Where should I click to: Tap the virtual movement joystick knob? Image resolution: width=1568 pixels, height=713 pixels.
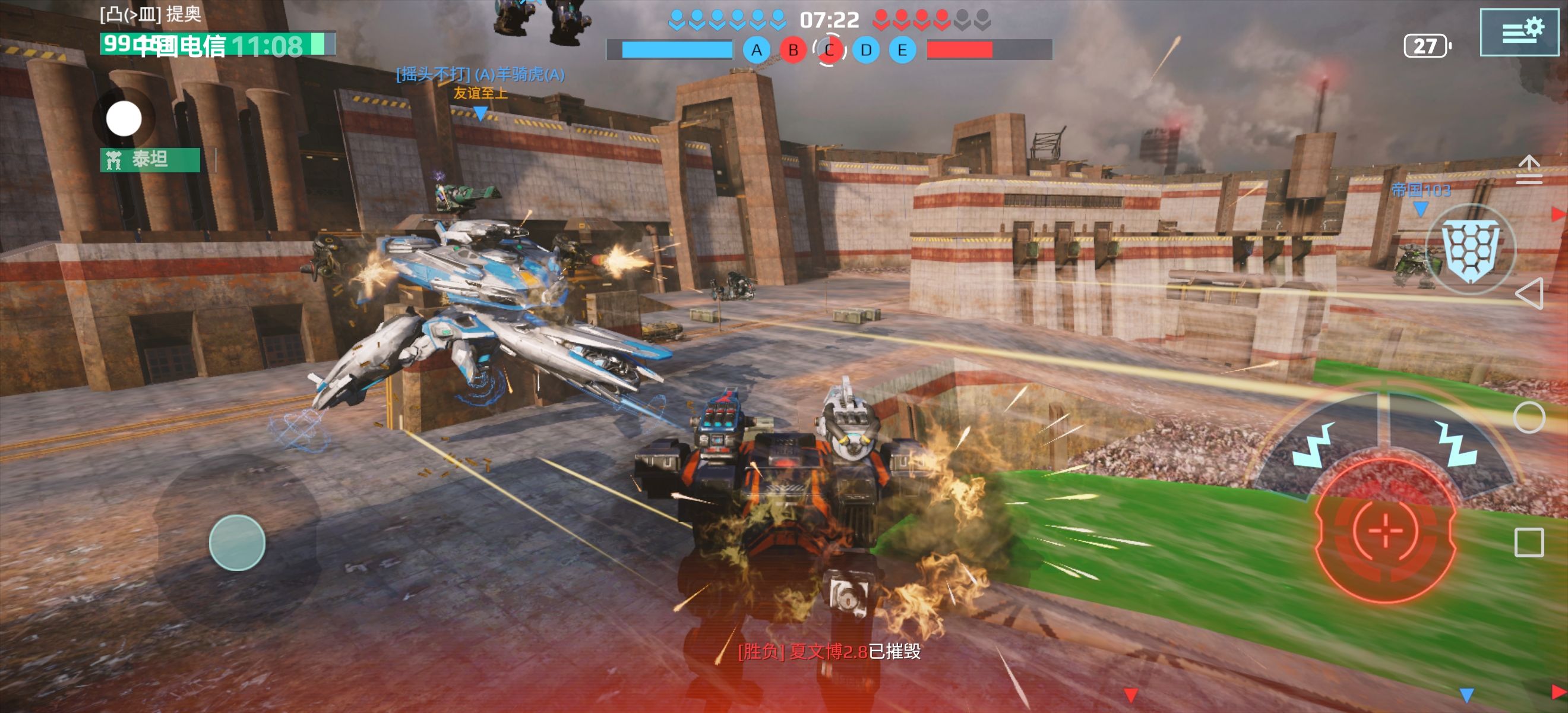pos(237,542)
